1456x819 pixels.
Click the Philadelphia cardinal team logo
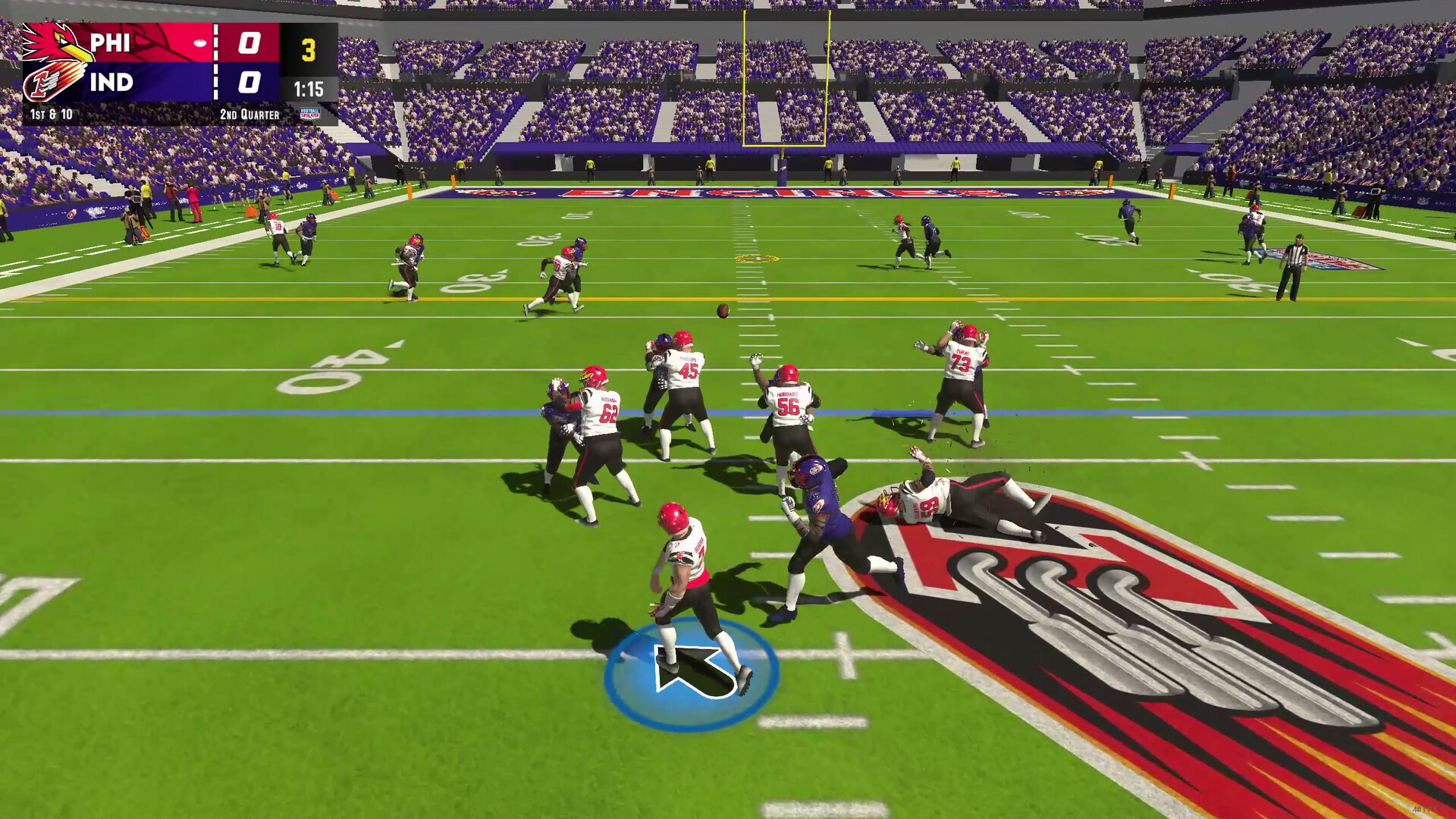click(53, 42)
